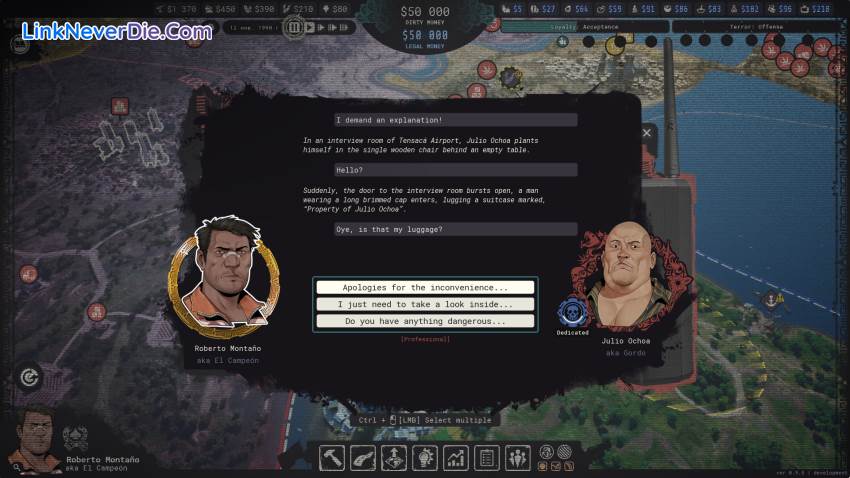Pick the "Do you have anything dangerous..." option
This screenshot has width=850, height=478.
tap(425, 321)
